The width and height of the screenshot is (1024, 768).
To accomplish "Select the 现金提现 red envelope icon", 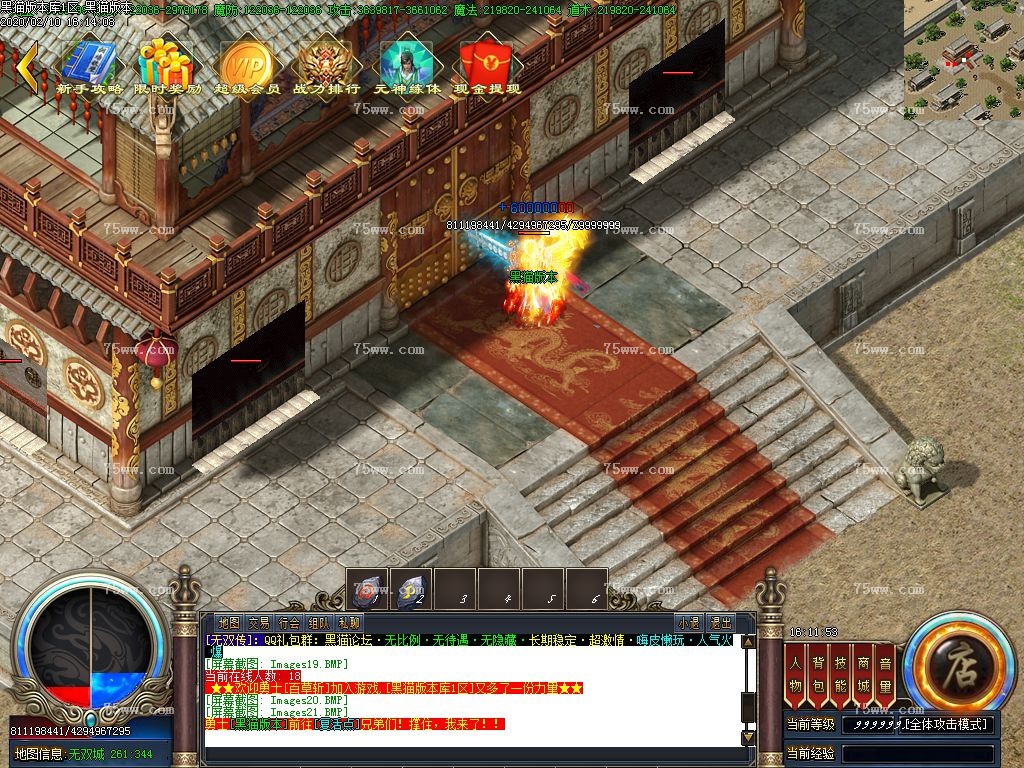I will point(486,64).
